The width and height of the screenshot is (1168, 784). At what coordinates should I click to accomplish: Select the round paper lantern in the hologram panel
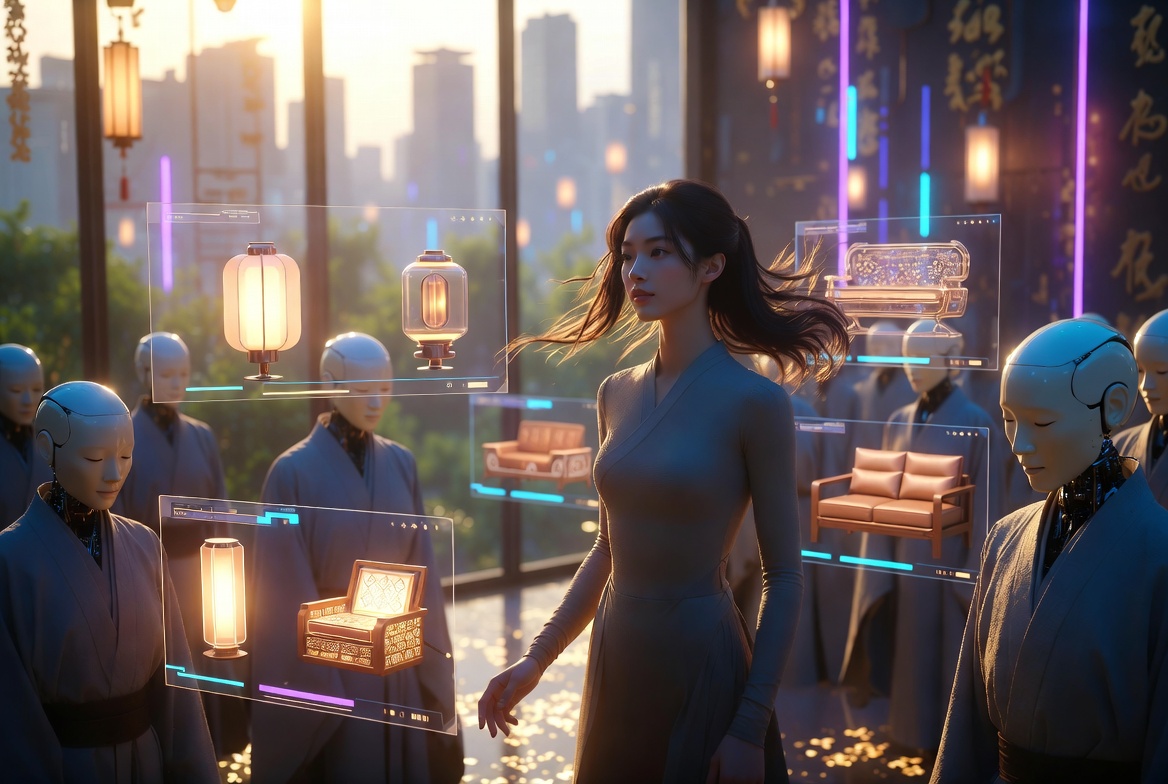click(x=261, y=305)
